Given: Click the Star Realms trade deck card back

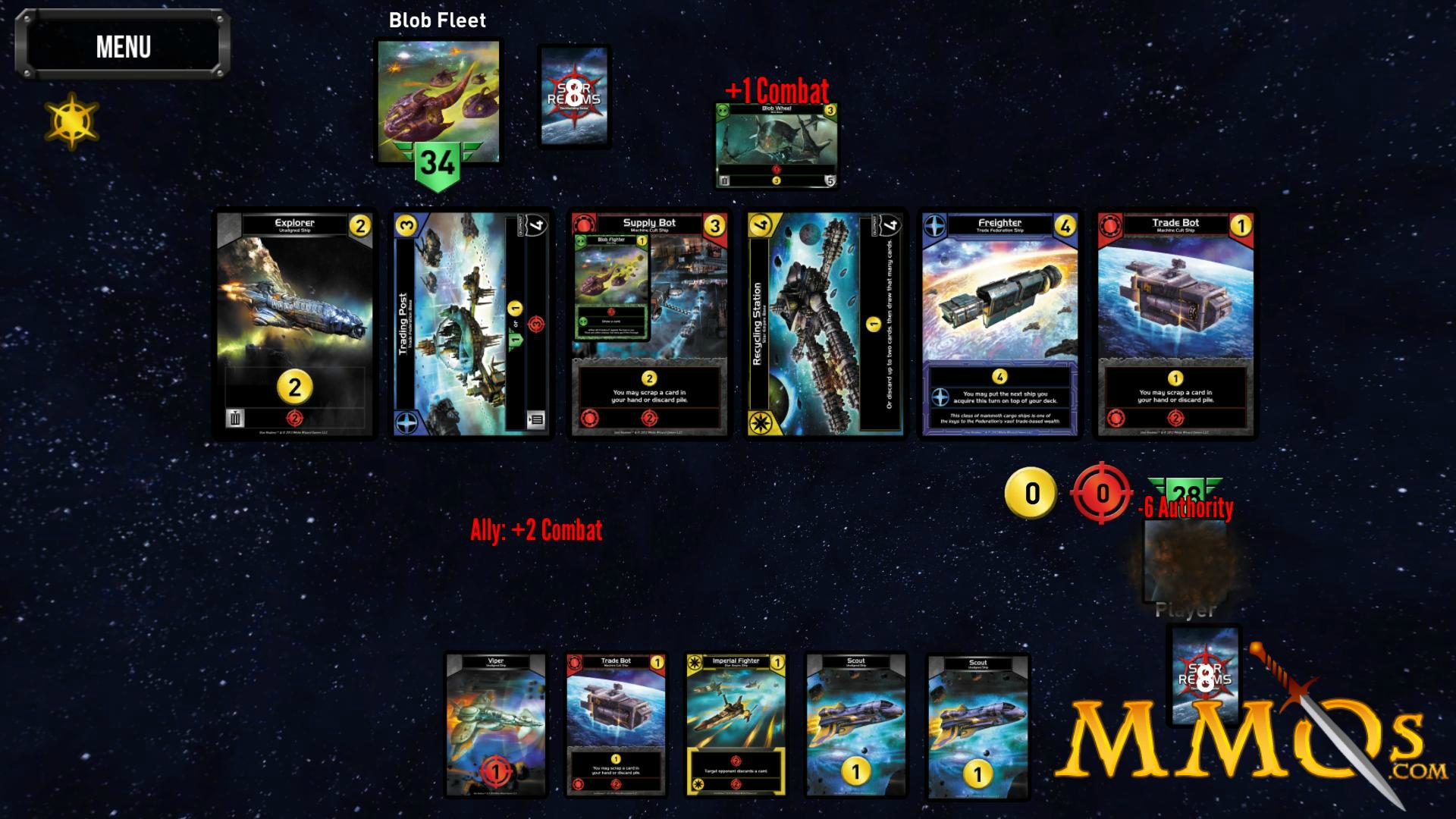Looking at the screenshot, I should coord(574,95).
